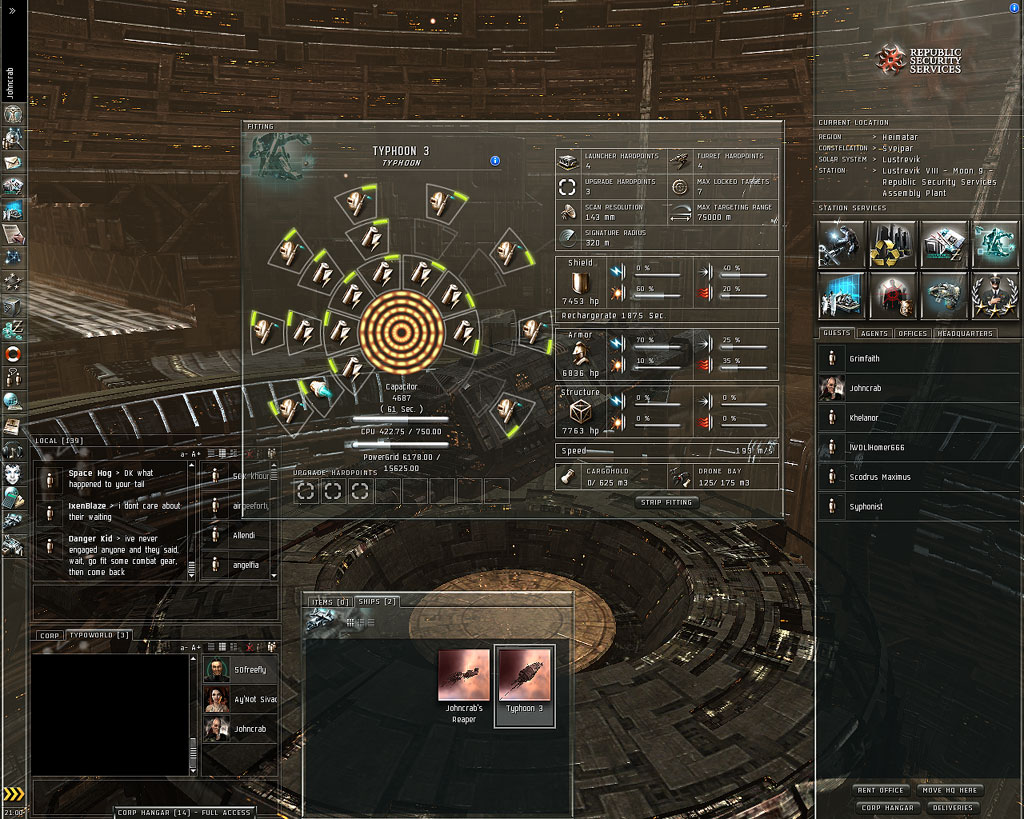Open the mail envelope sidebar icon

[14, 162]
